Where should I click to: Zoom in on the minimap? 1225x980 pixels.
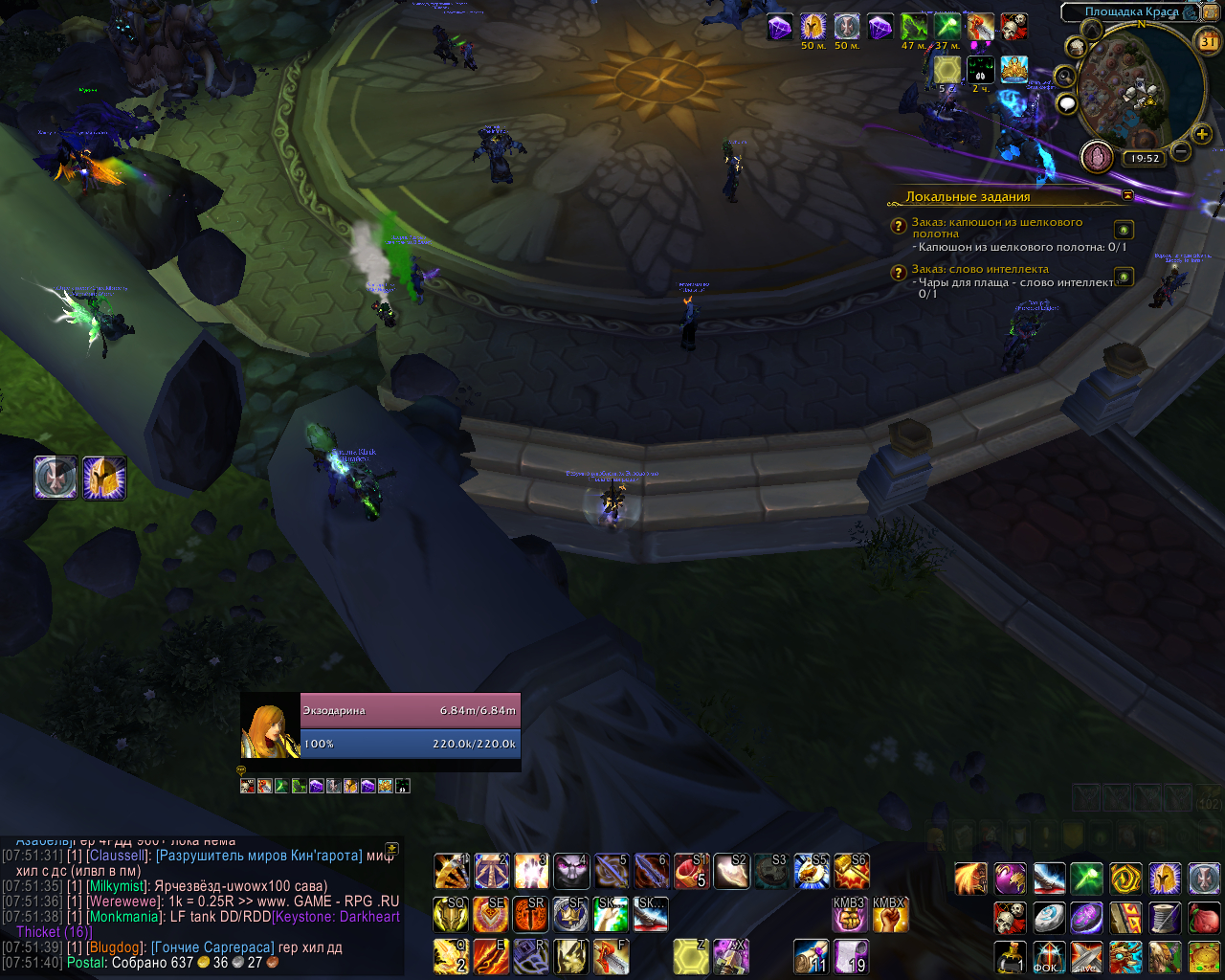click(x=1202, y=135)
